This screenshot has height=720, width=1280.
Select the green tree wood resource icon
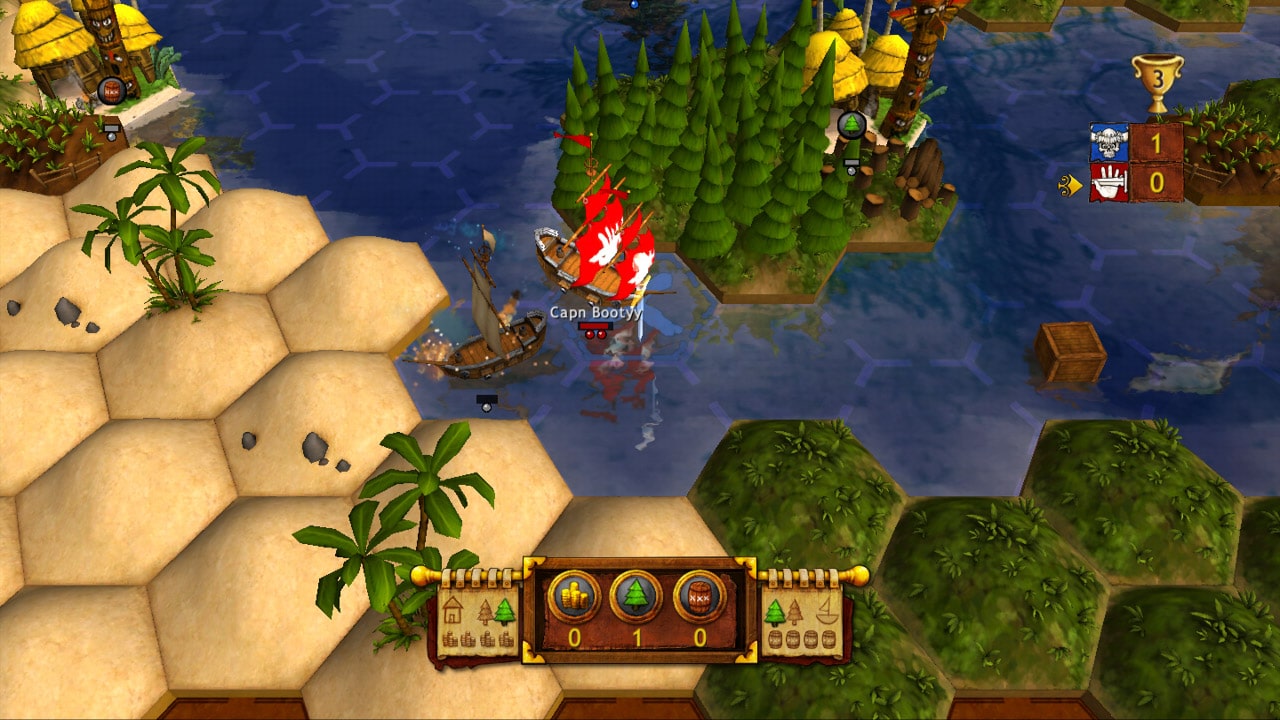[x=636, y=597]
